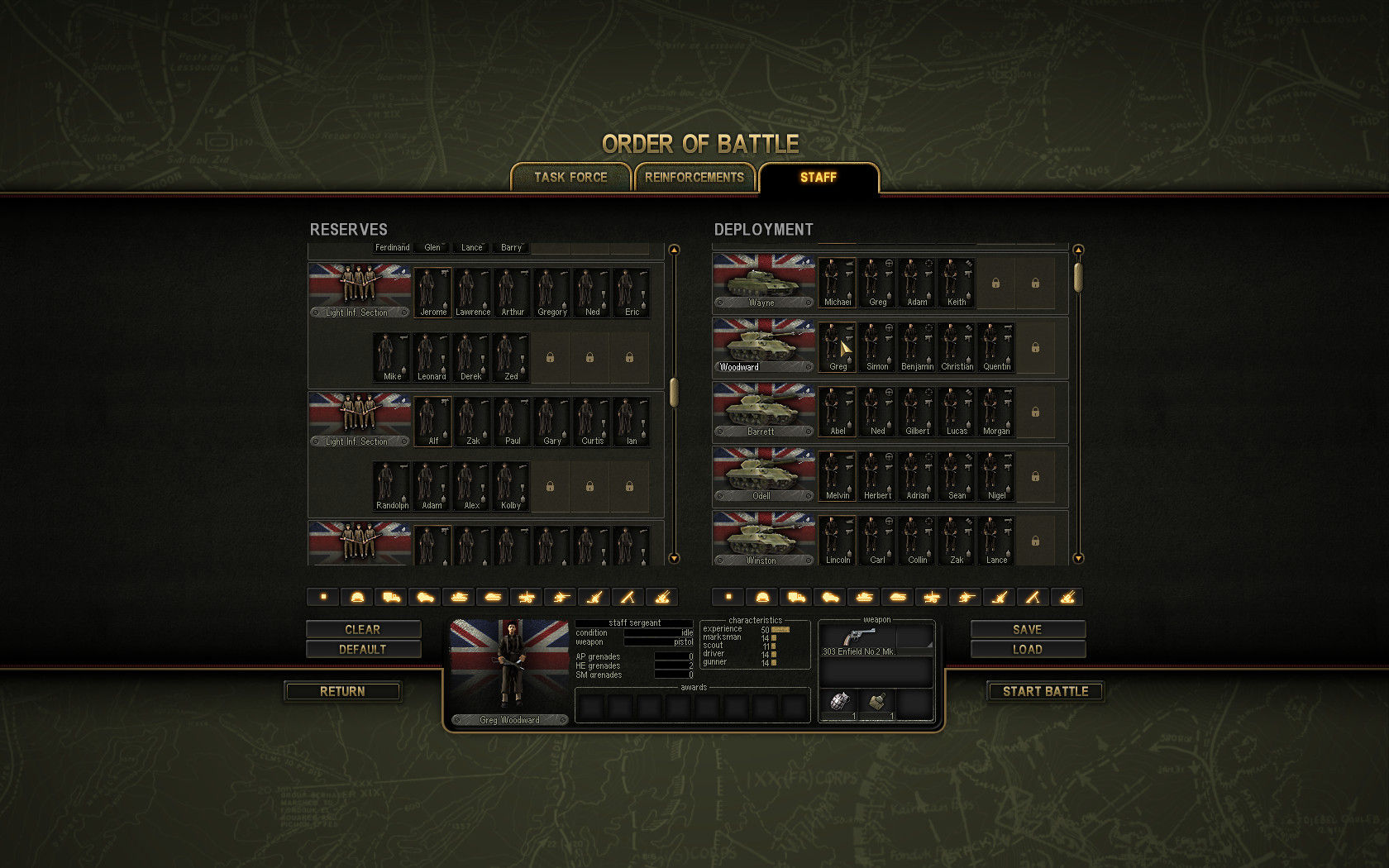Image resolution: width=1389 pixels, height=868 pixels.
Task: Click the Clear button
Action: 363,629
